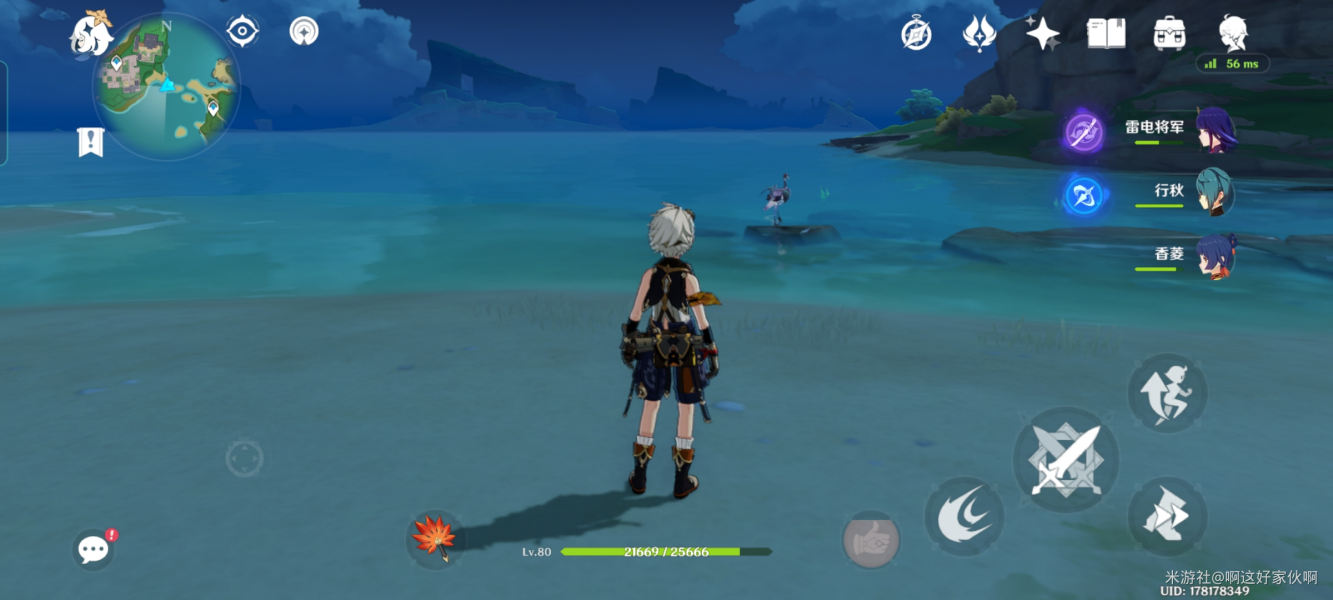The image size is (1333, 600).
Task: Open the backpack inventory
Action: coord(1169,34)
